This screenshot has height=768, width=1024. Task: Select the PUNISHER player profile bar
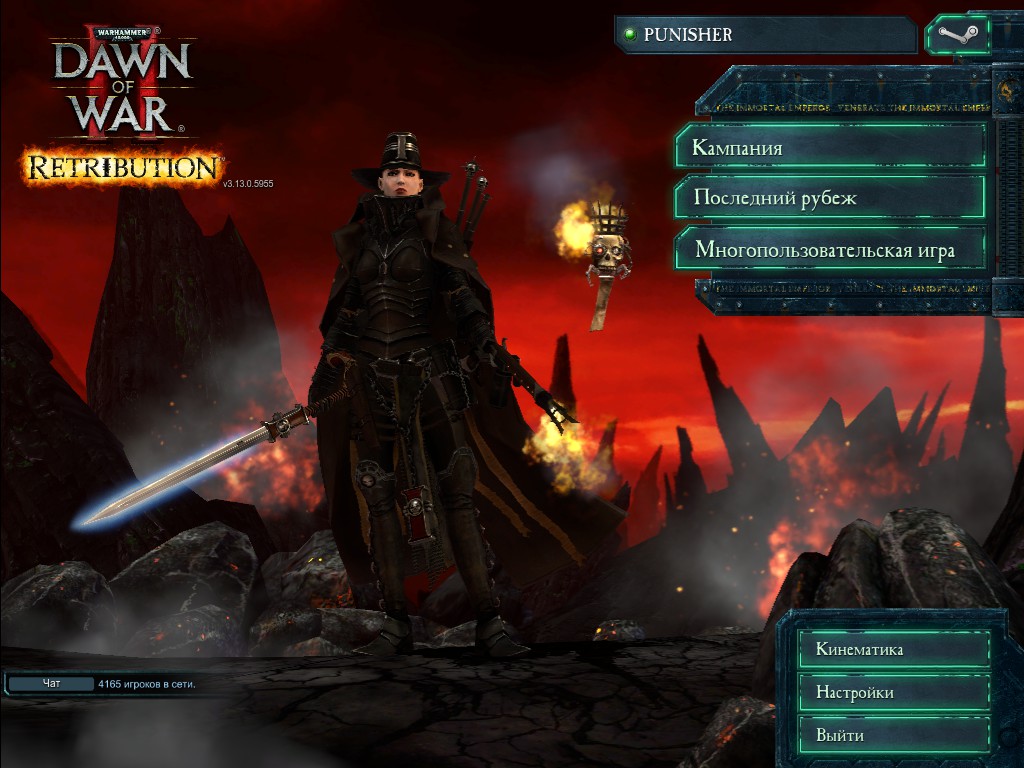[765, 35]
